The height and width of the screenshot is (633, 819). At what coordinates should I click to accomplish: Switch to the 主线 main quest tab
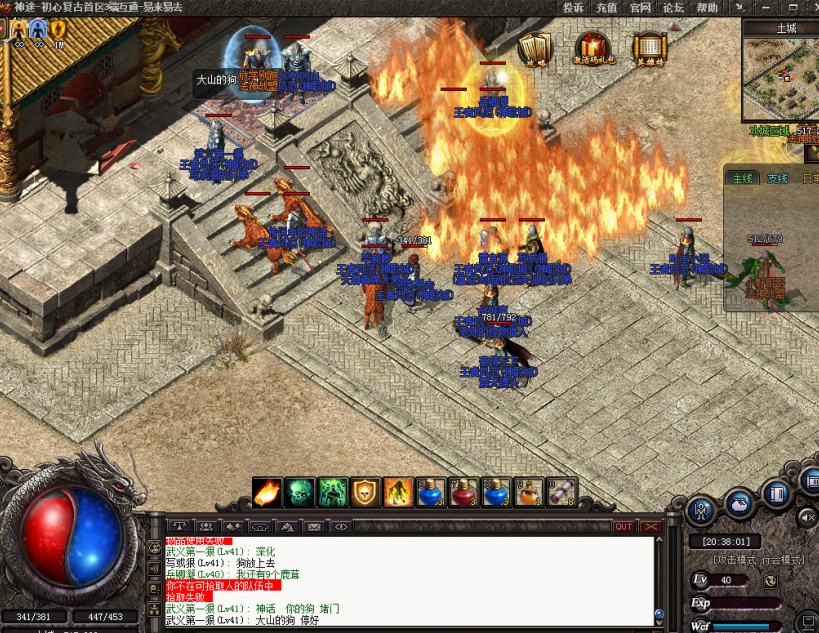[x=743, y=178]
